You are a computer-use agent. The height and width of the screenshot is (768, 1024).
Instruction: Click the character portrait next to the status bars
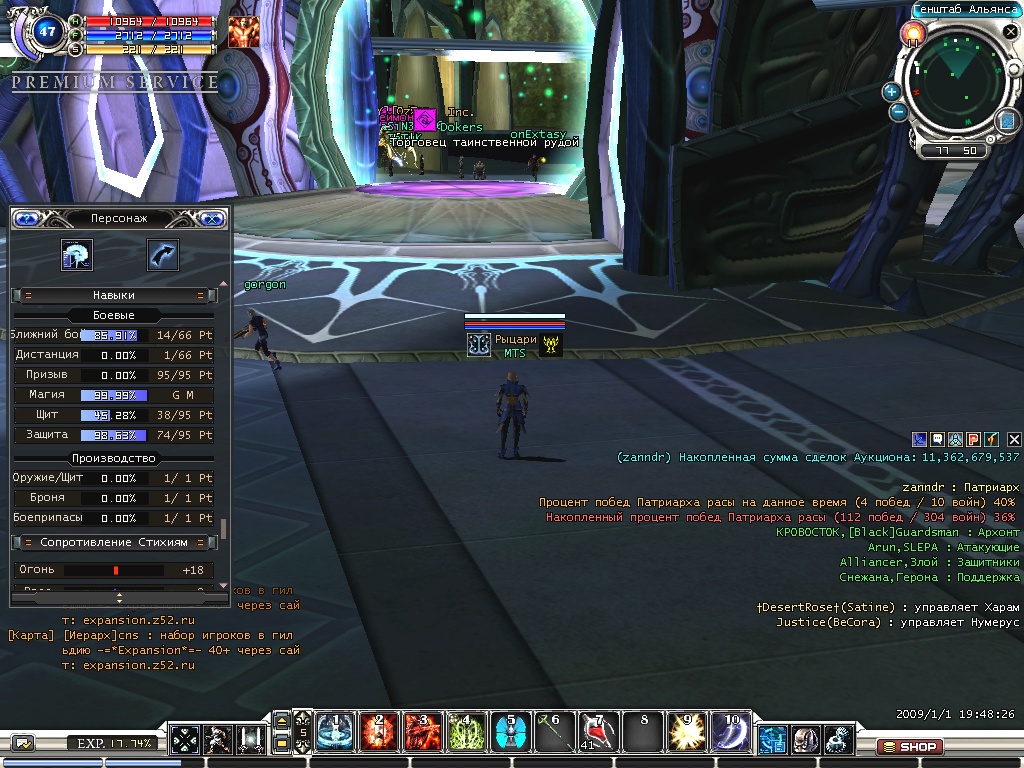[242, 32]
